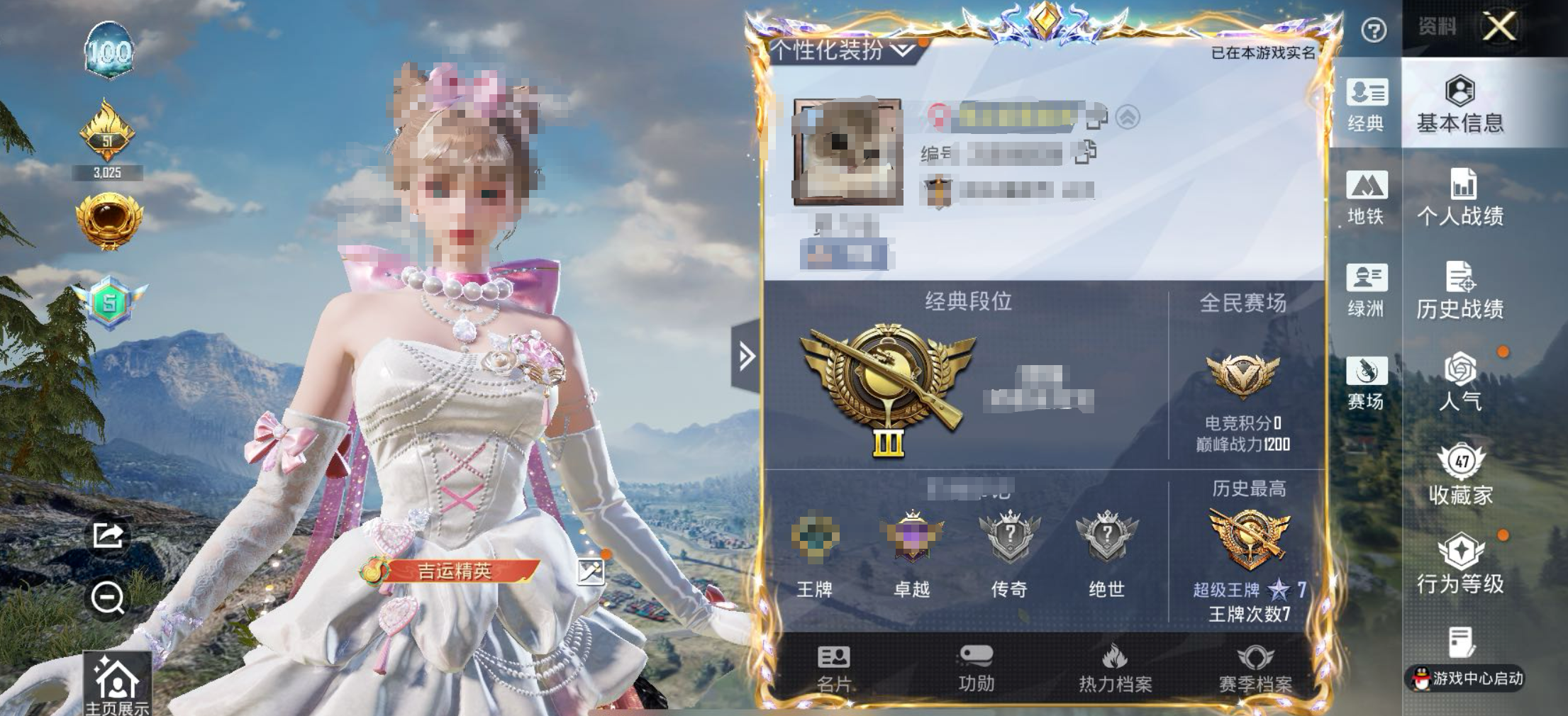Open 历史战绩 match history

[1460, 291]
